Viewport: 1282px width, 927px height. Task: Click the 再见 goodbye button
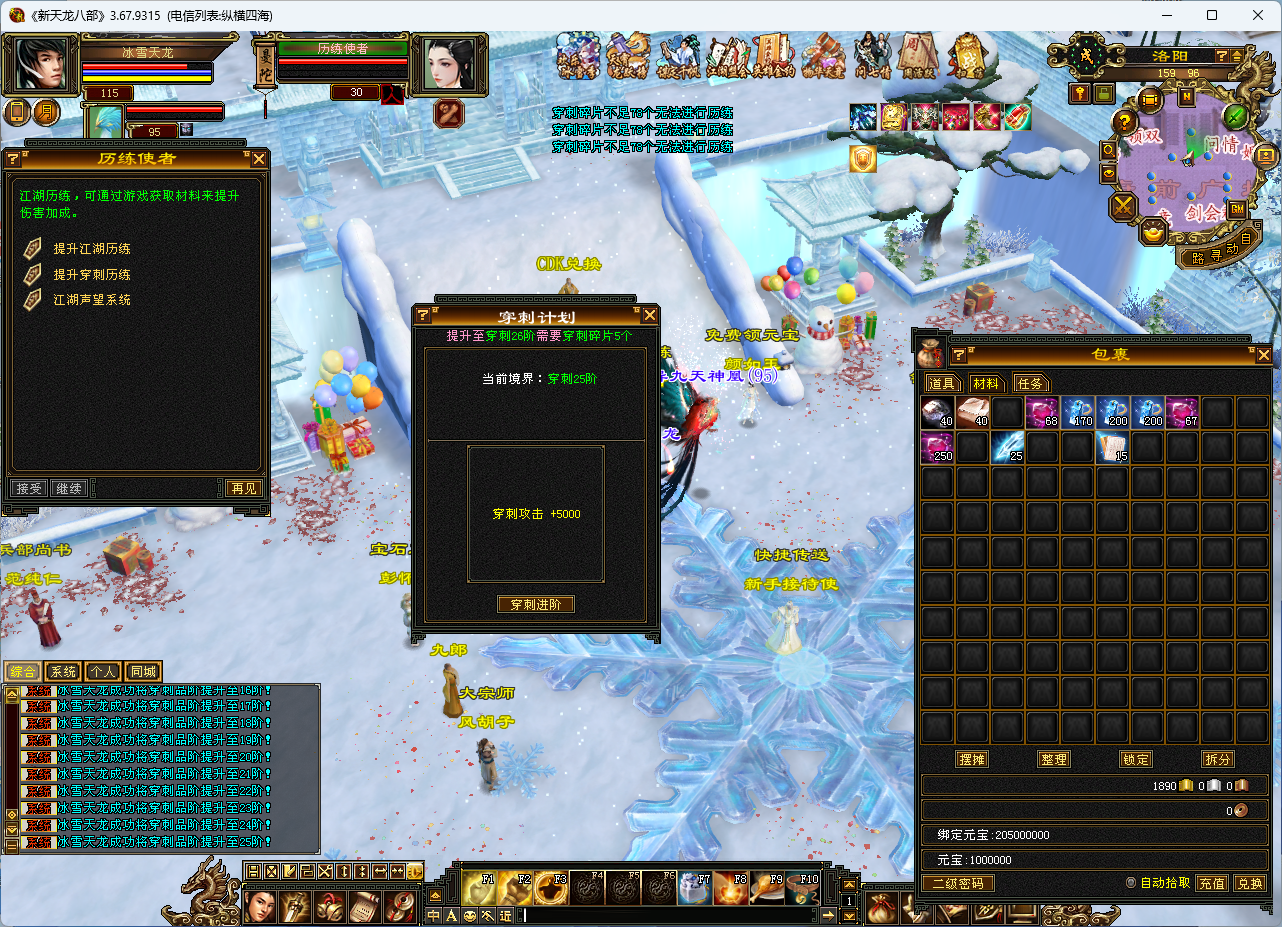(243, 488)
